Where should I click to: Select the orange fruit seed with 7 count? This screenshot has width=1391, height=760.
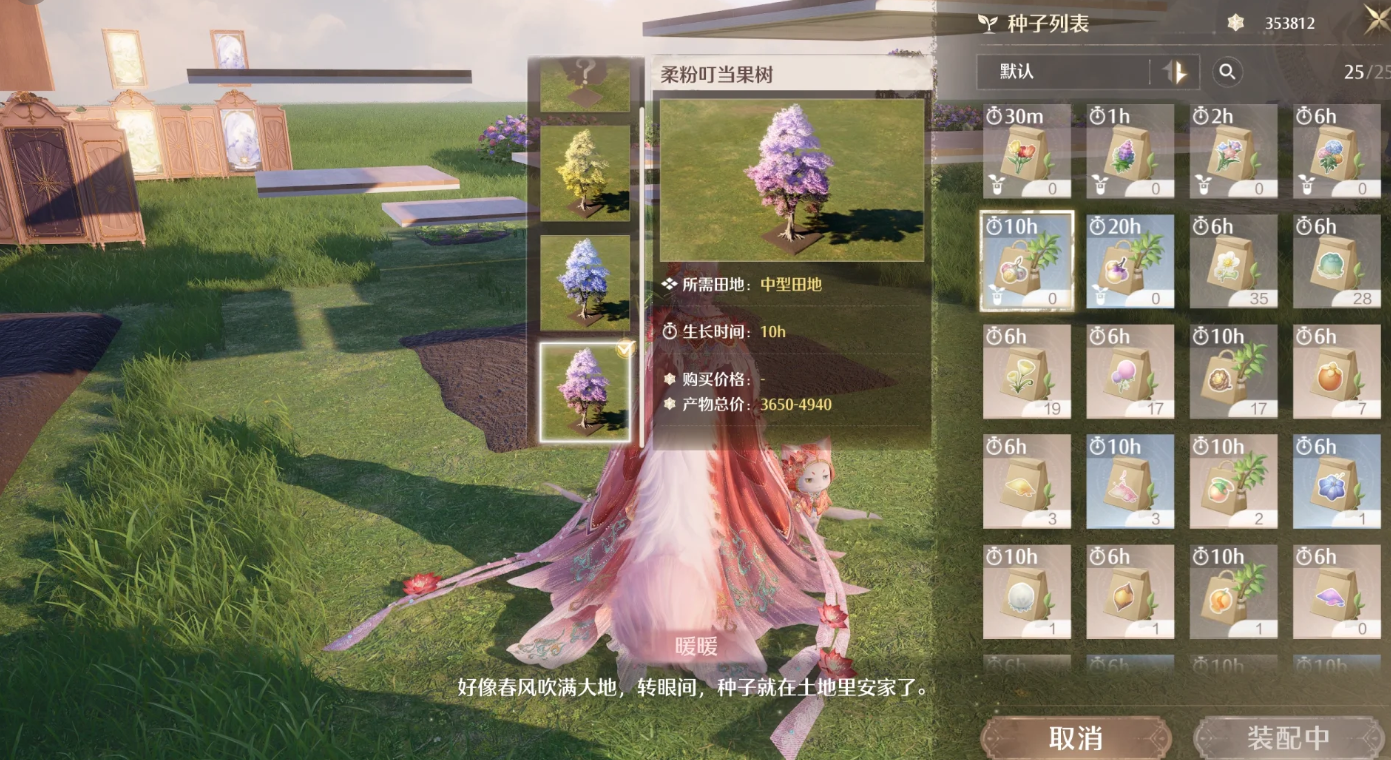point(1336,372)
